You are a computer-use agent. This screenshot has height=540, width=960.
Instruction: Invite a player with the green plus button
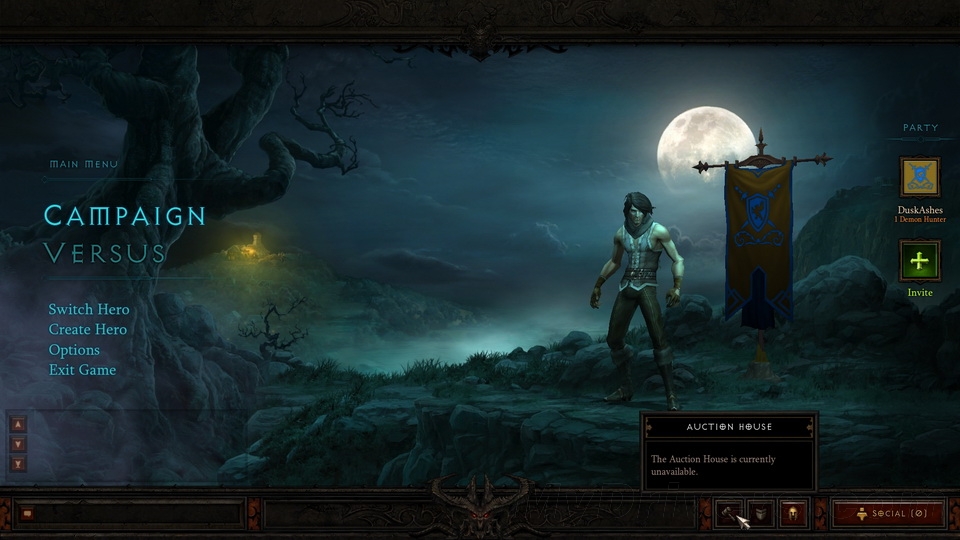tap(919, 262)
